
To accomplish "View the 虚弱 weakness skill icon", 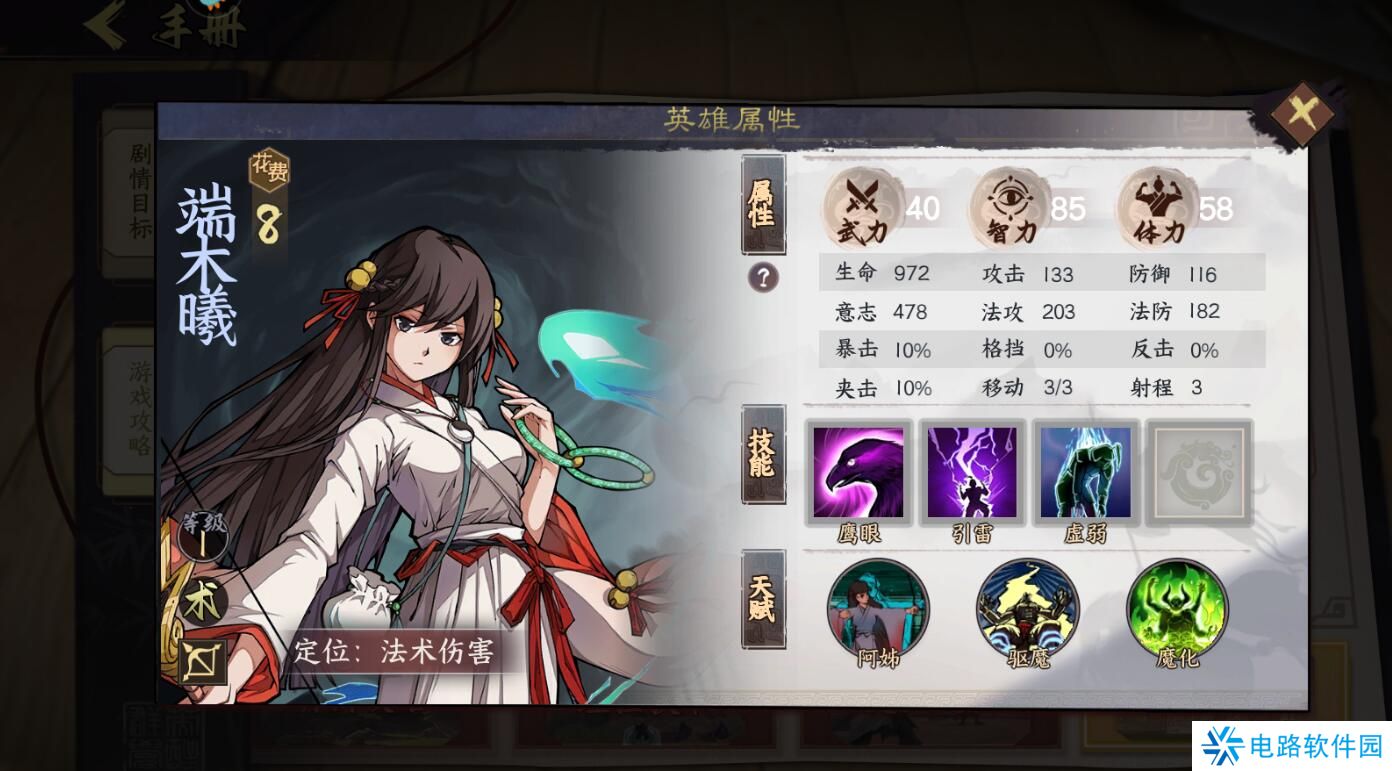I will [1085, 473].
